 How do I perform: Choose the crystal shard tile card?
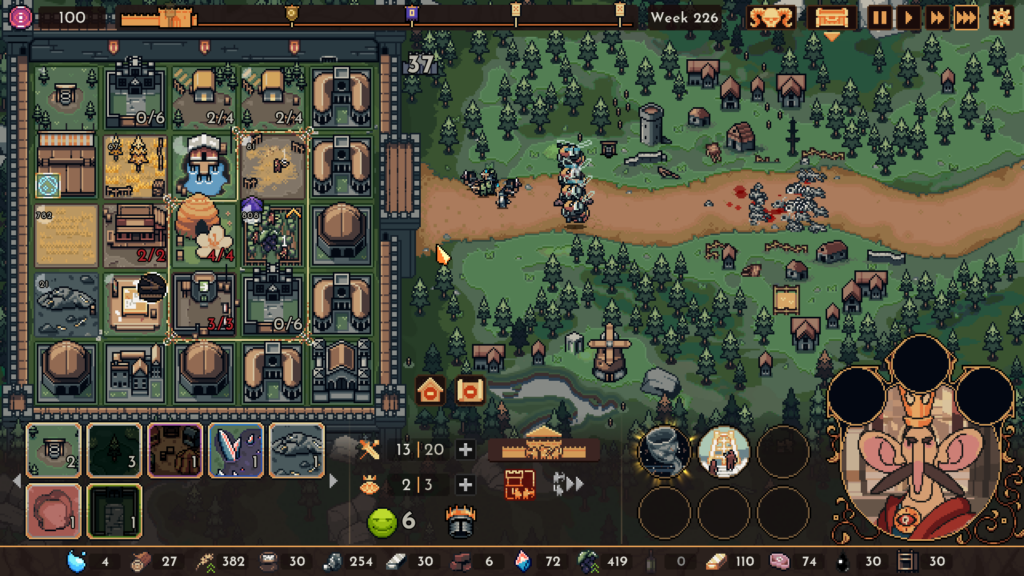[x=236, y=450]
